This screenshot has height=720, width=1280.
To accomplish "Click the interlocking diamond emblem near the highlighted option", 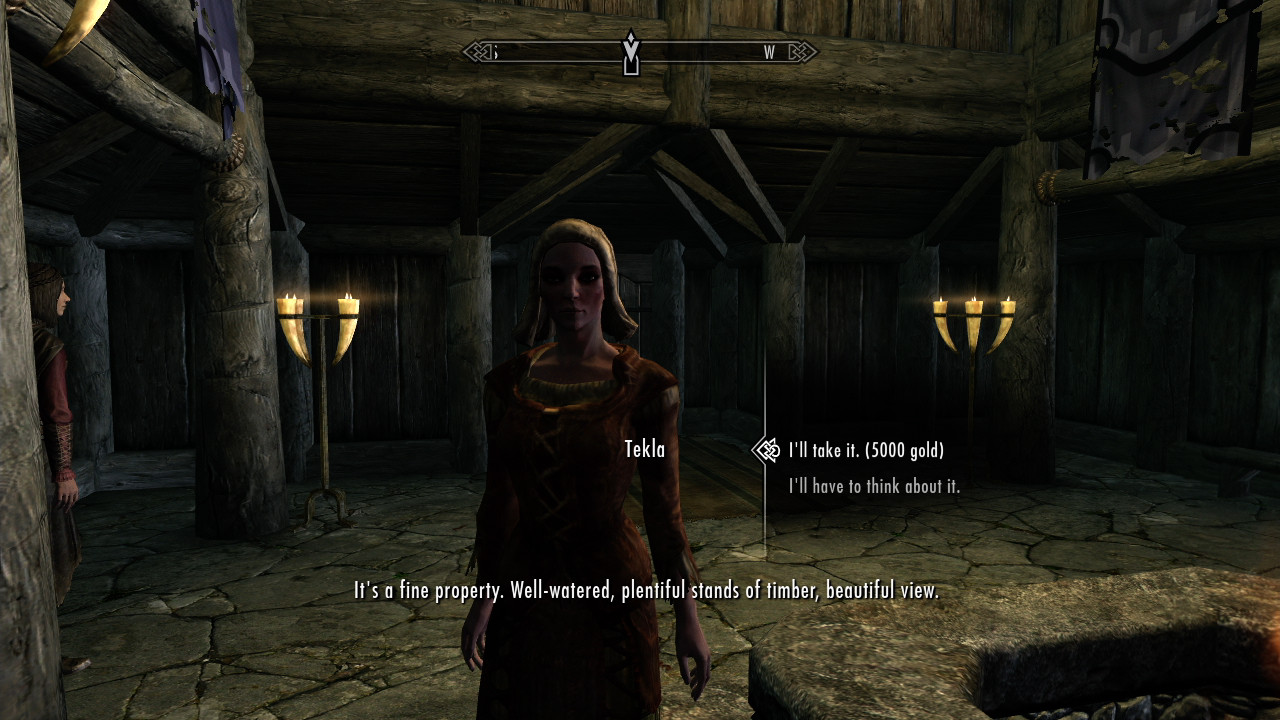I will 768,449.
